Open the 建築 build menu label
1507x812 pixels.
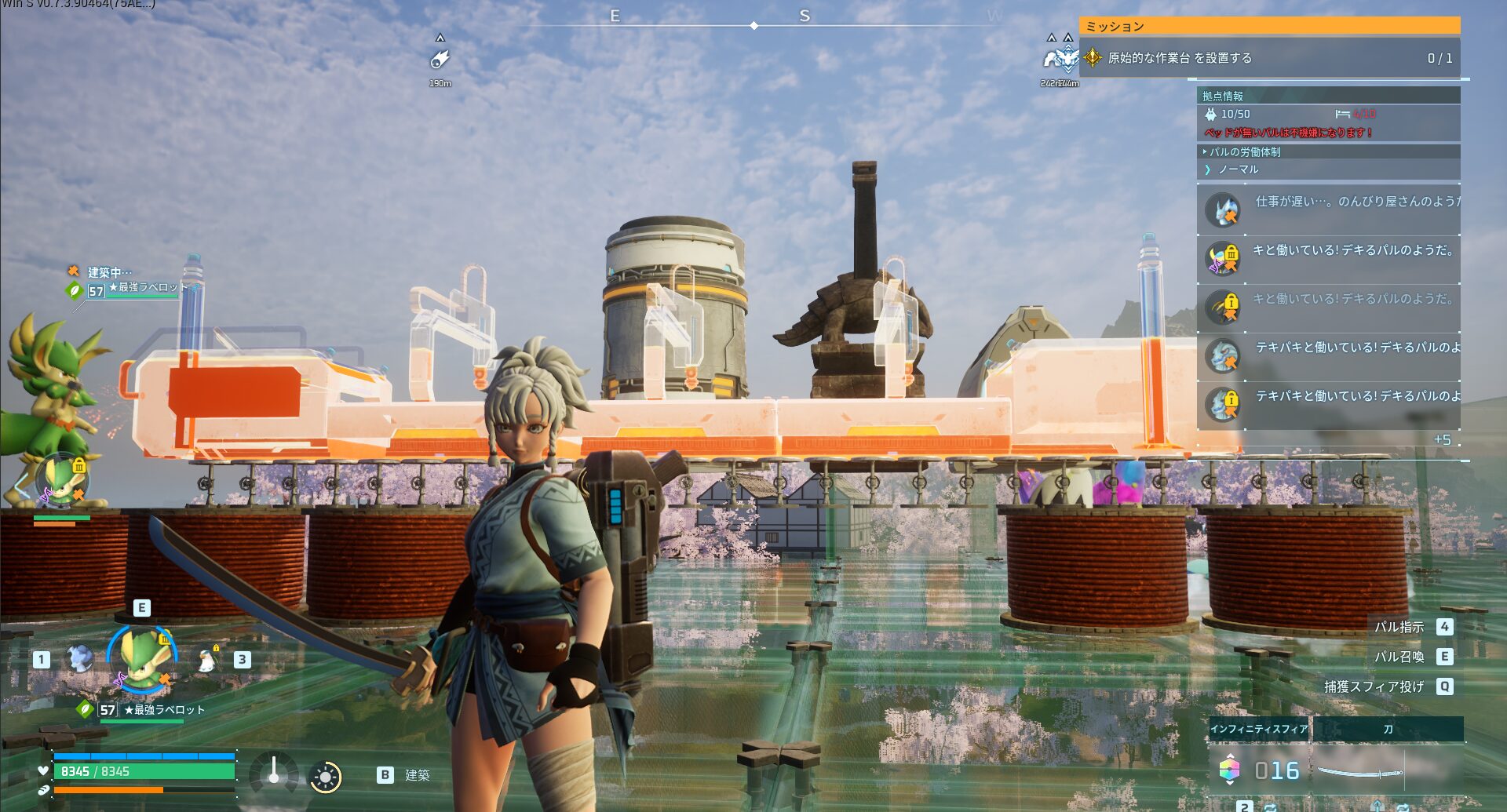pos(417,775)
